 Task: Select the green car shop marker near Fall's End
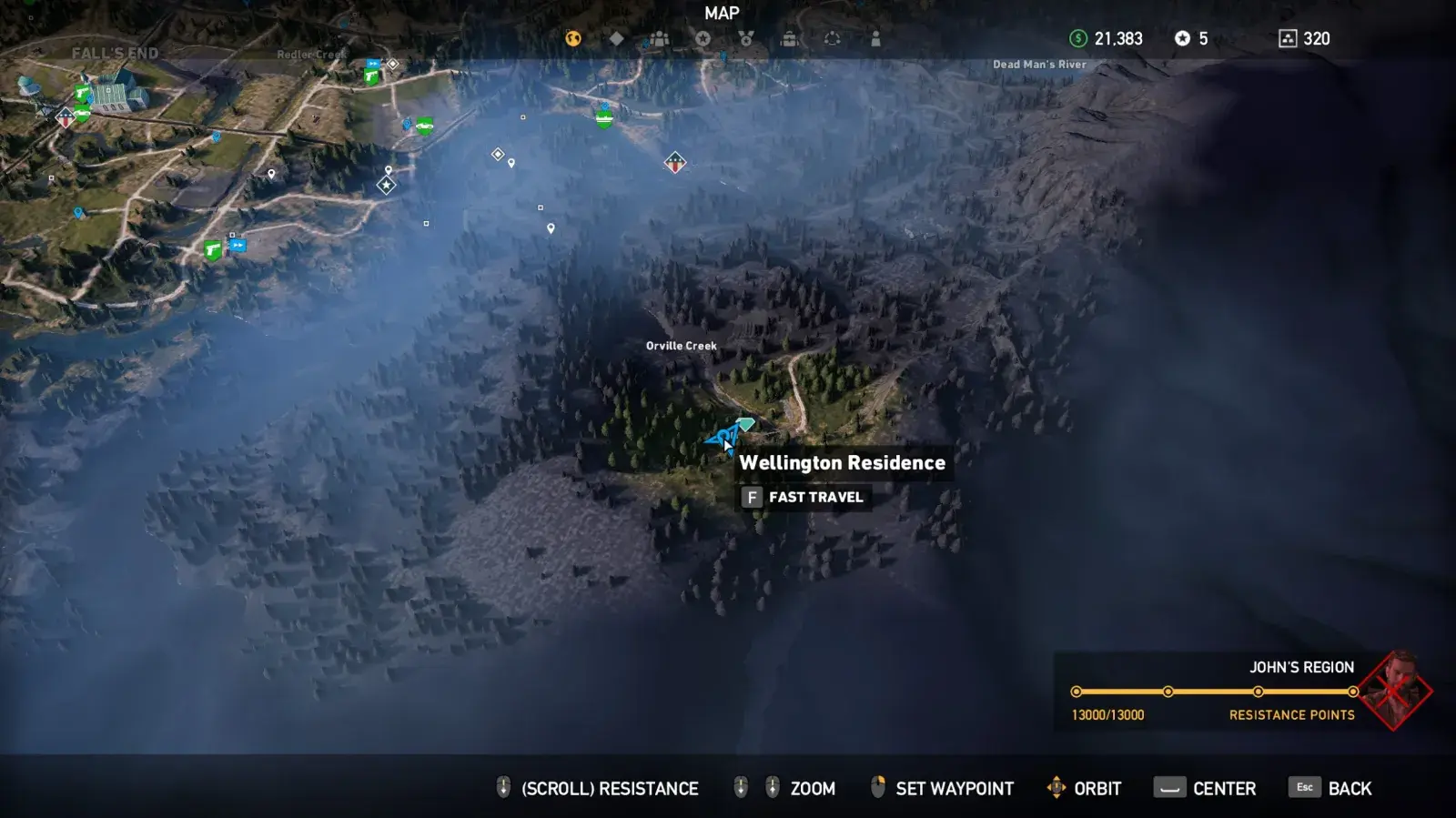pos(82,111)
